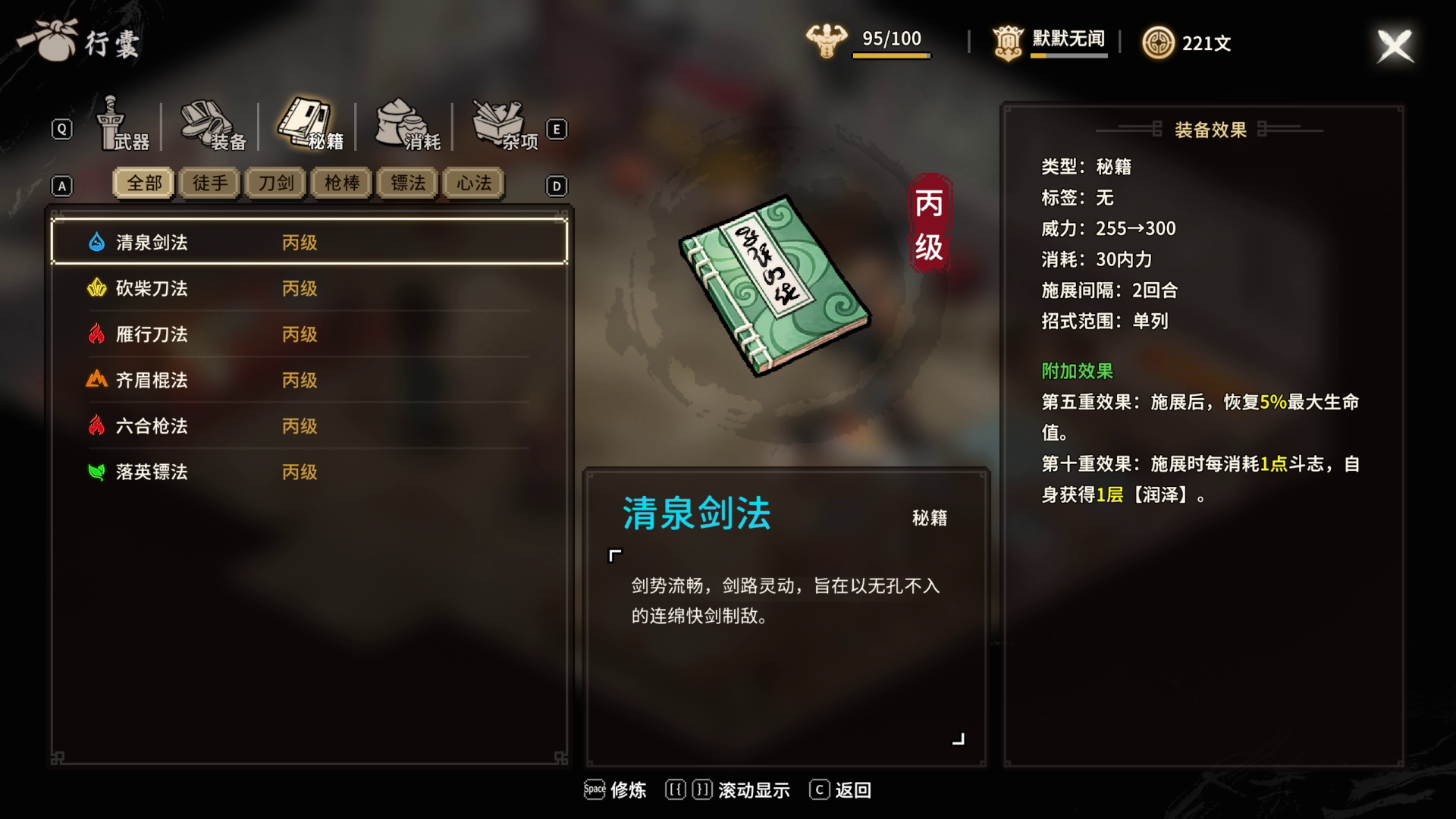Click the 默默无闻 title banner
This screenshot has width=1456, height=819.
tap(1065, 39)
